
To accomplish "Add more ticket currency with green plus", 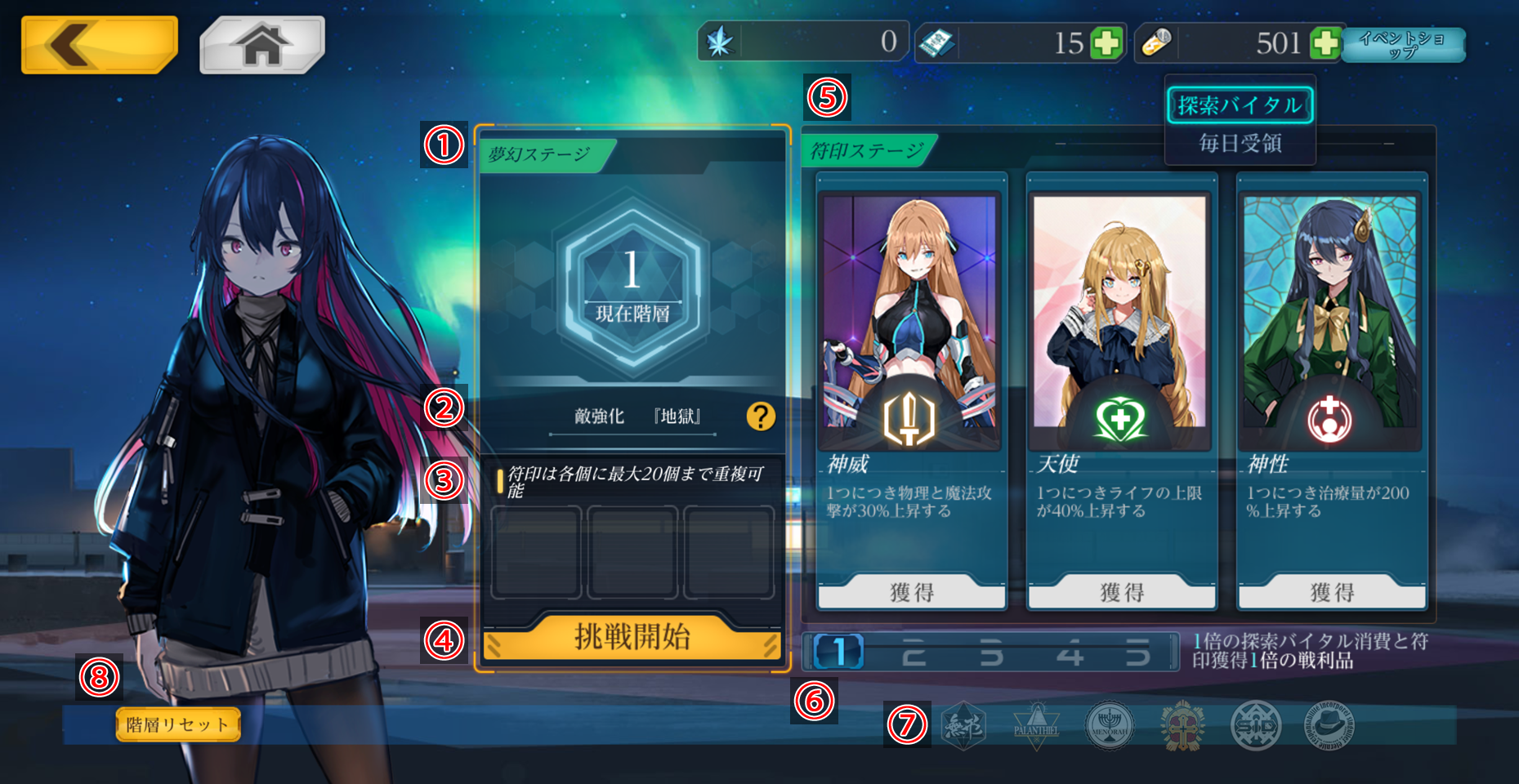I will coord(1107,42).
